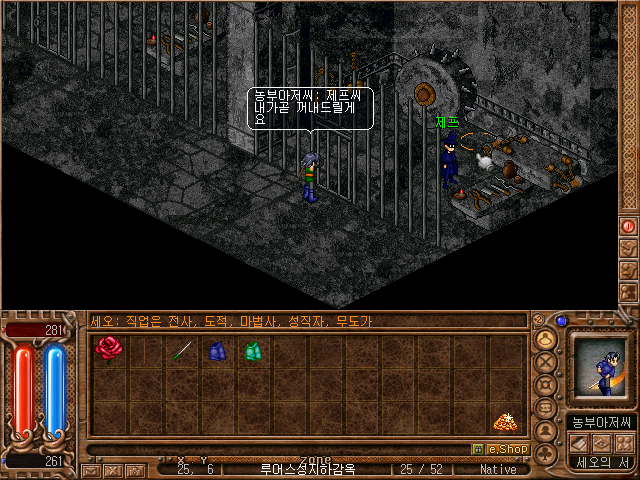Pick the sword item slot
The width and height of the screenshot is (640, 480).
click(x=181, y=351)
